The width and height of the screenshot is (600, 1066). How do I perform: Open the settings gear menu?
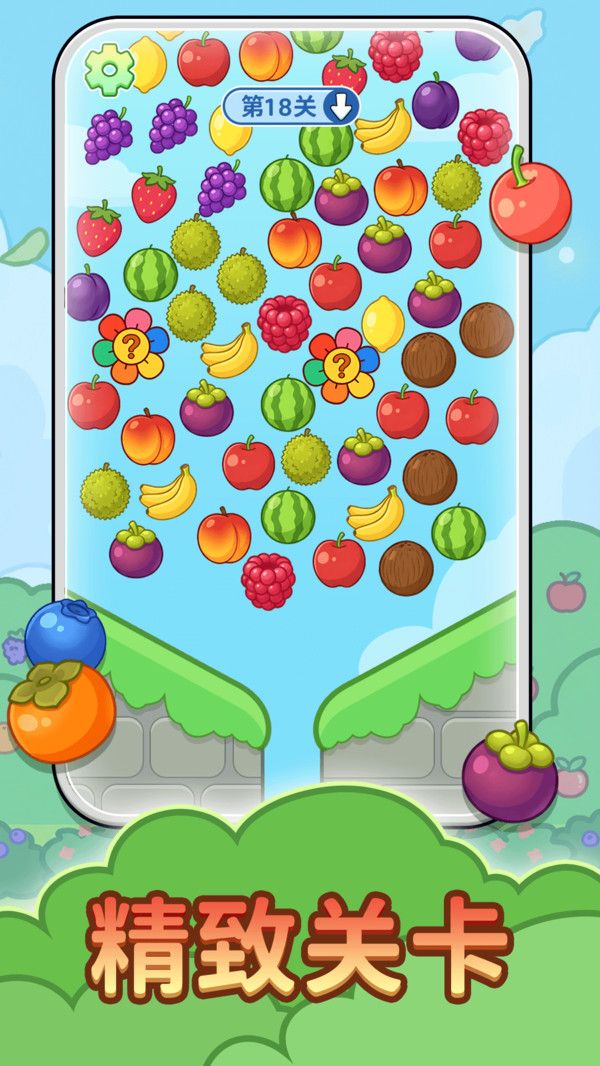pyautogui.click(x=109, y=68)
